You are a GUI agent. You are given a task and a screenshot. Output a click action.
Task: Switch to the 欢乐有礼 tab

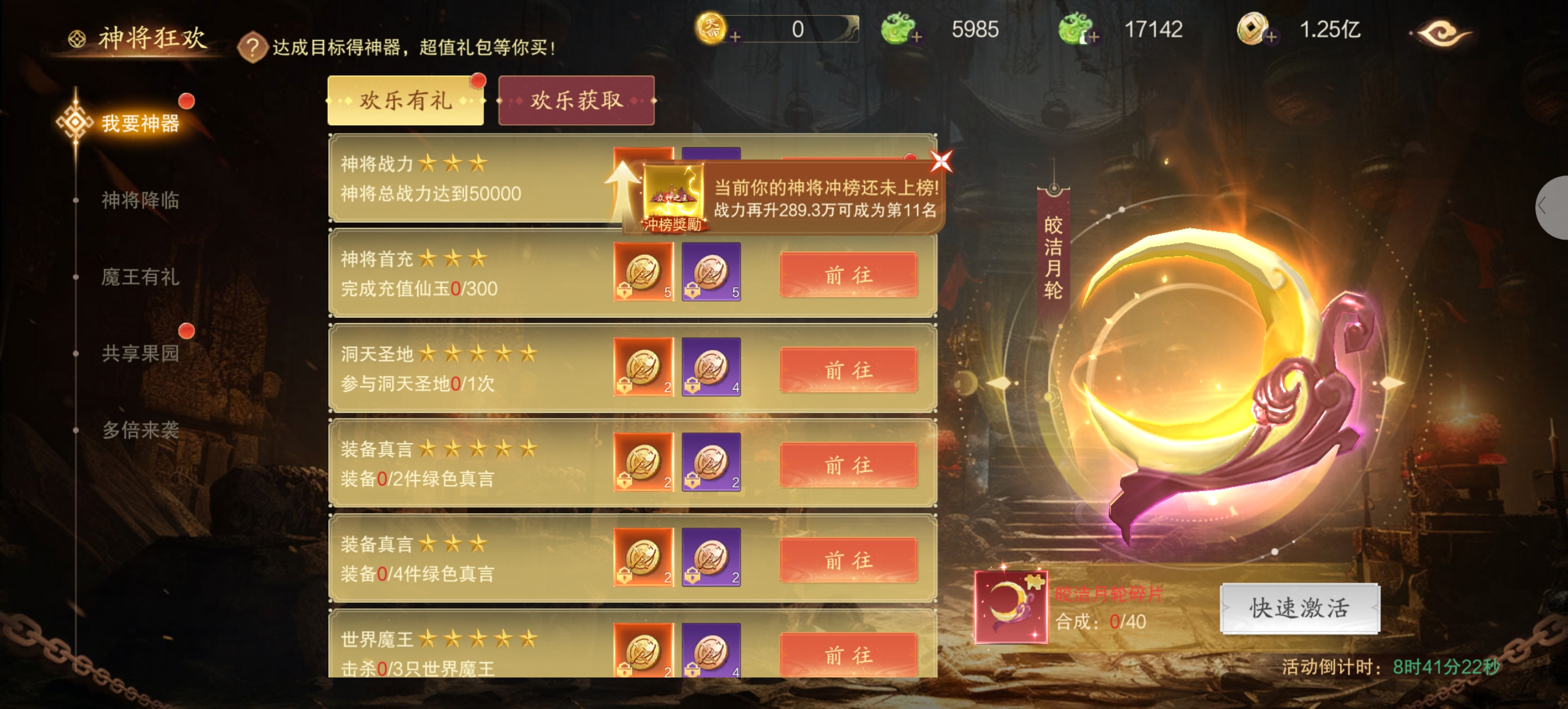pos(405,100)
